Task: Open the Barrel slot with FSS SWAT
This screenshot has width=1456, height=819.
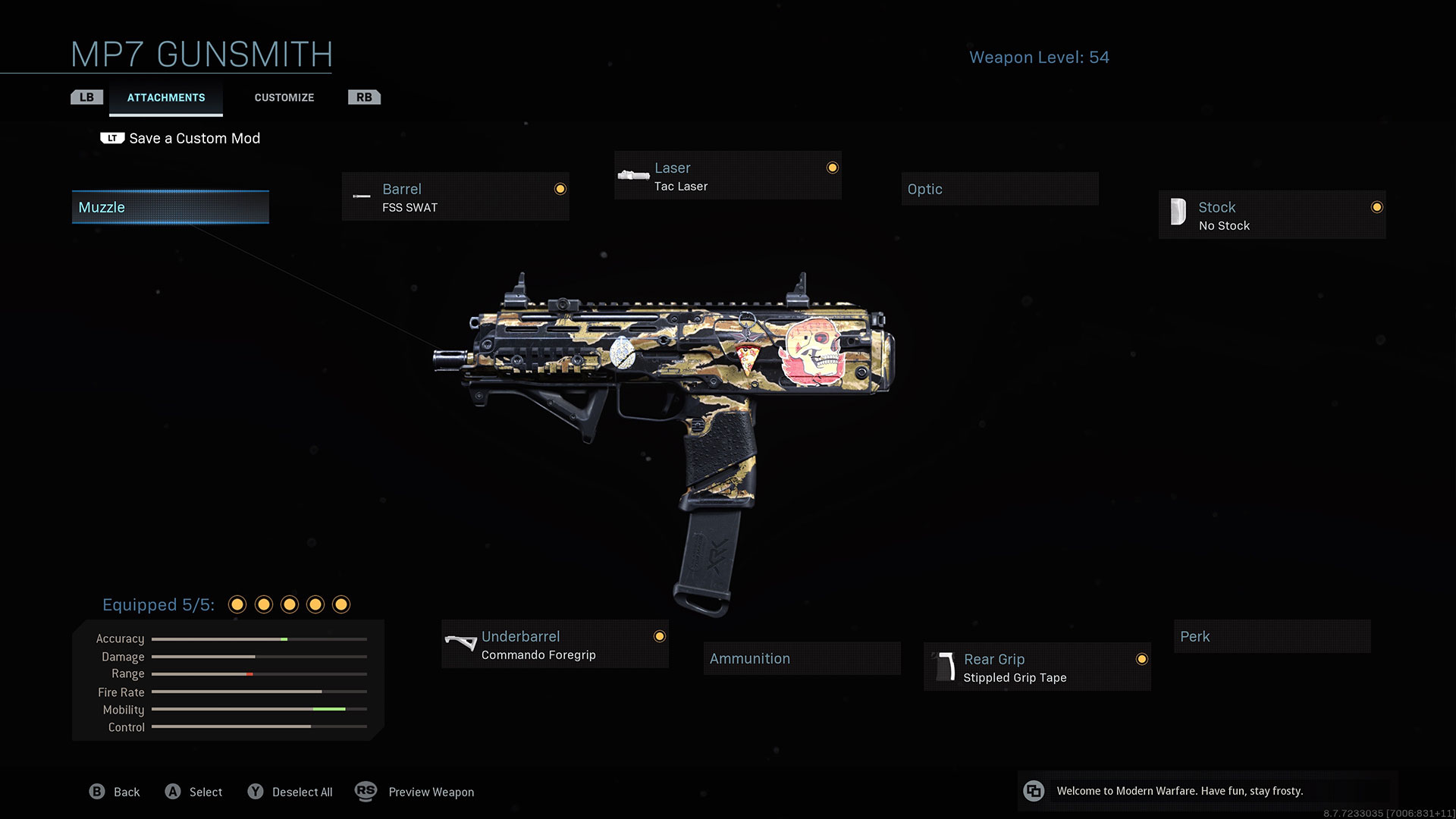Action: pos(455,197)
